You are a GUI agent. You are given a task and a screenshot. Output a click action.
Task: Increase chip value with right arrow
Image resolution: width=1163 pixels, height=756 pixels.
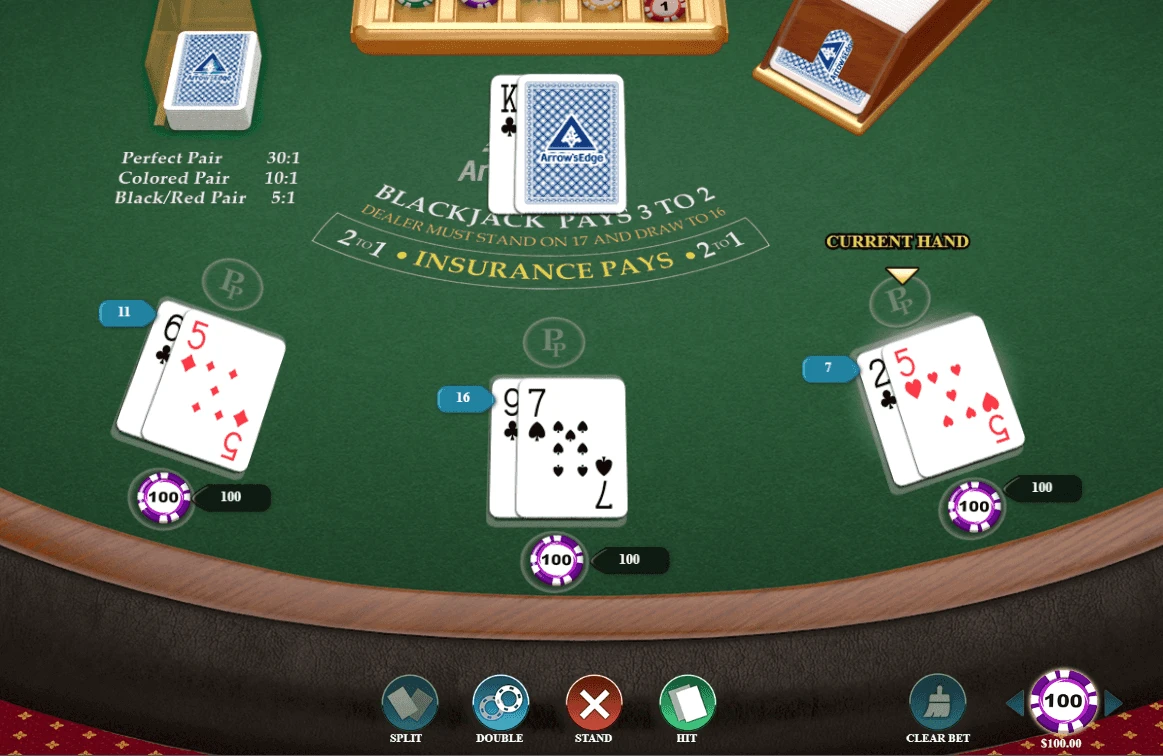click(x=1113, y=703)
